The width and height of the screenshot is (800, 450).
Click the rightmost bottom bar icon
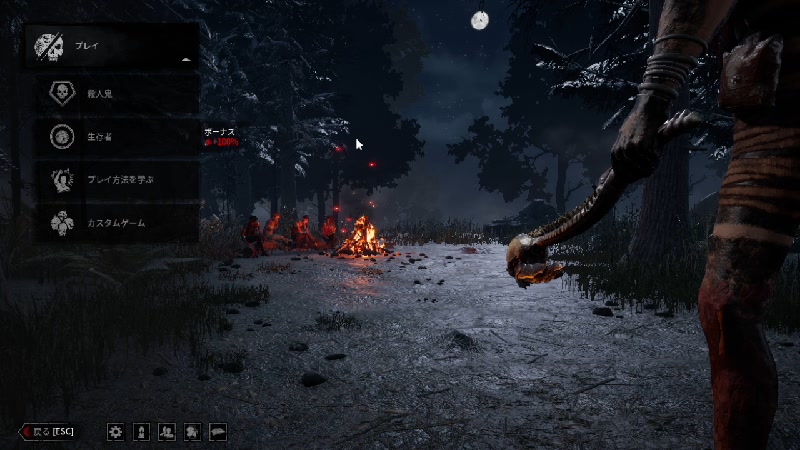pyautogui.click(x=217, y=432)
